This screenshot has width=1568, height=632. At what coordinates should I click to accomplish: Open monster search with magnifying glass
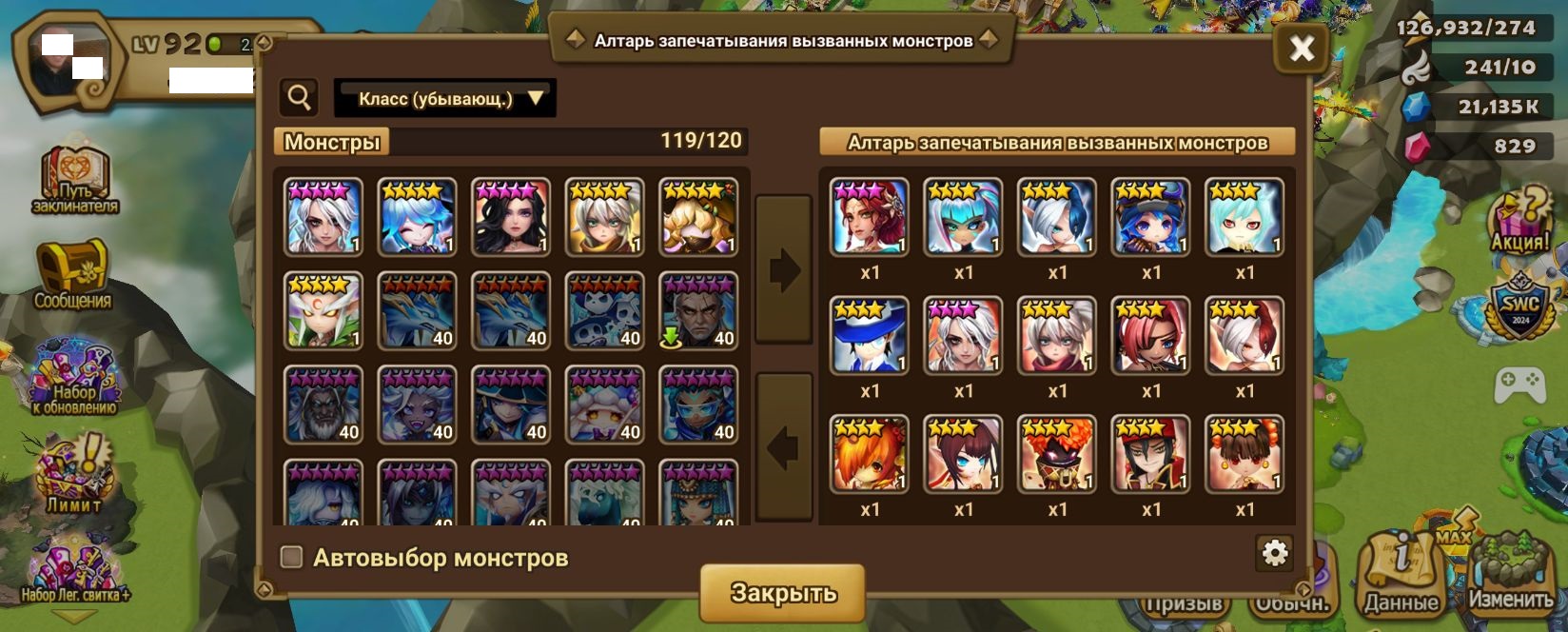click(300, 97)
